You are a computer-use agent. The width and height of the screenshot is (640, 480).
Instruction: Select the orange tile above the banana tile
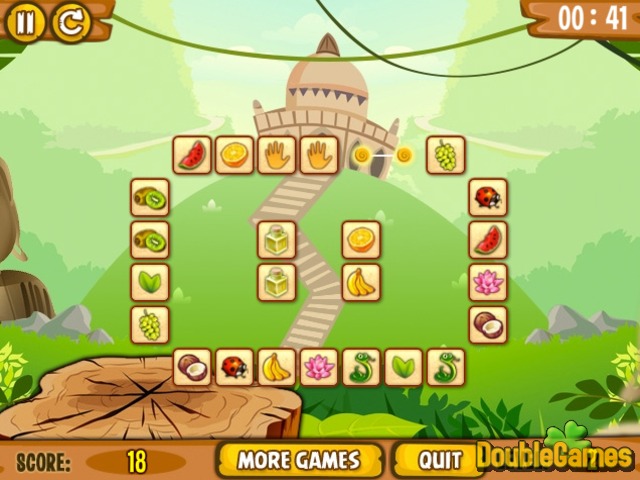click(x=361, y=240)
